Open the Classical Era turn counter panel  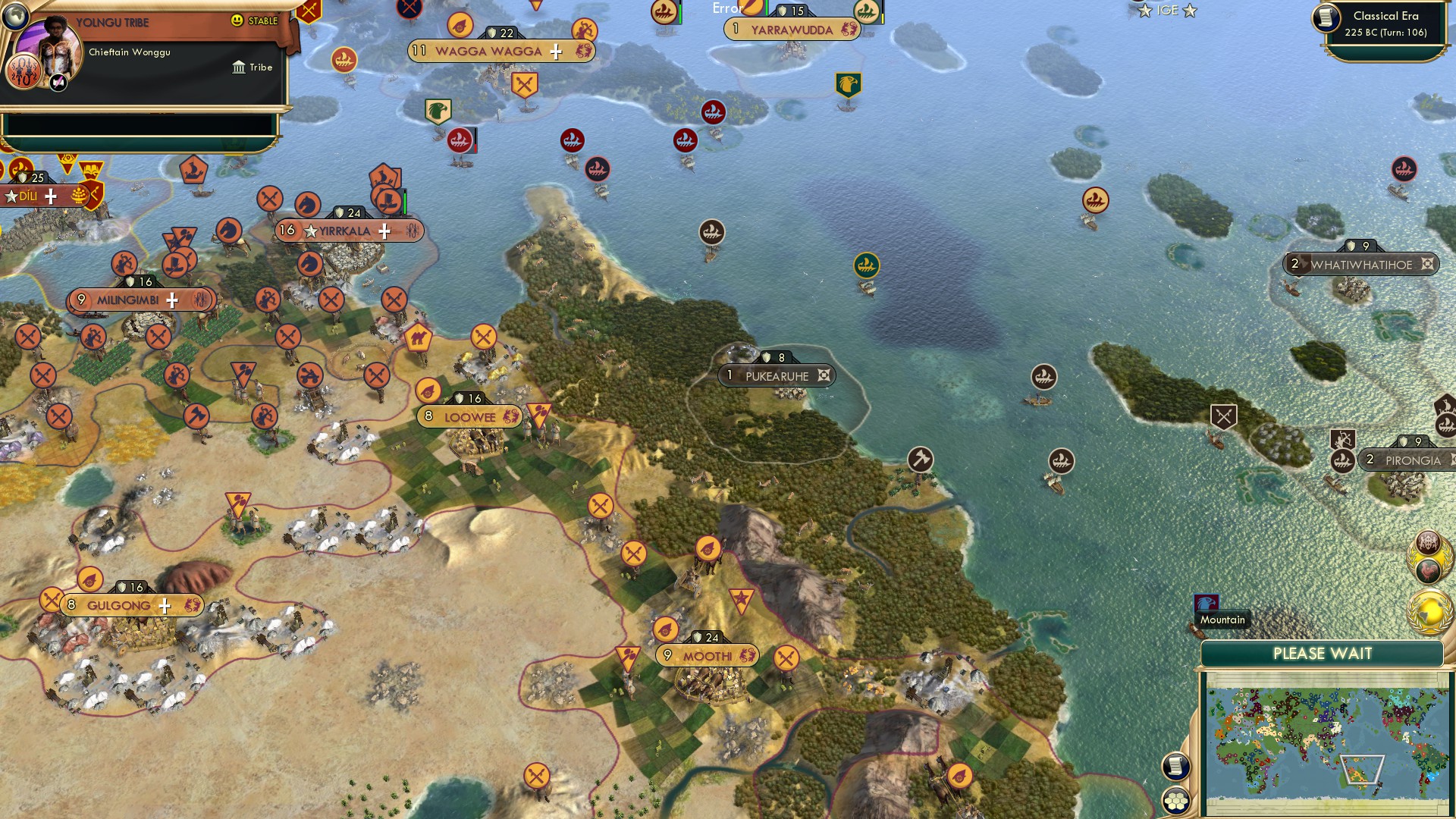coord(1388,24)
